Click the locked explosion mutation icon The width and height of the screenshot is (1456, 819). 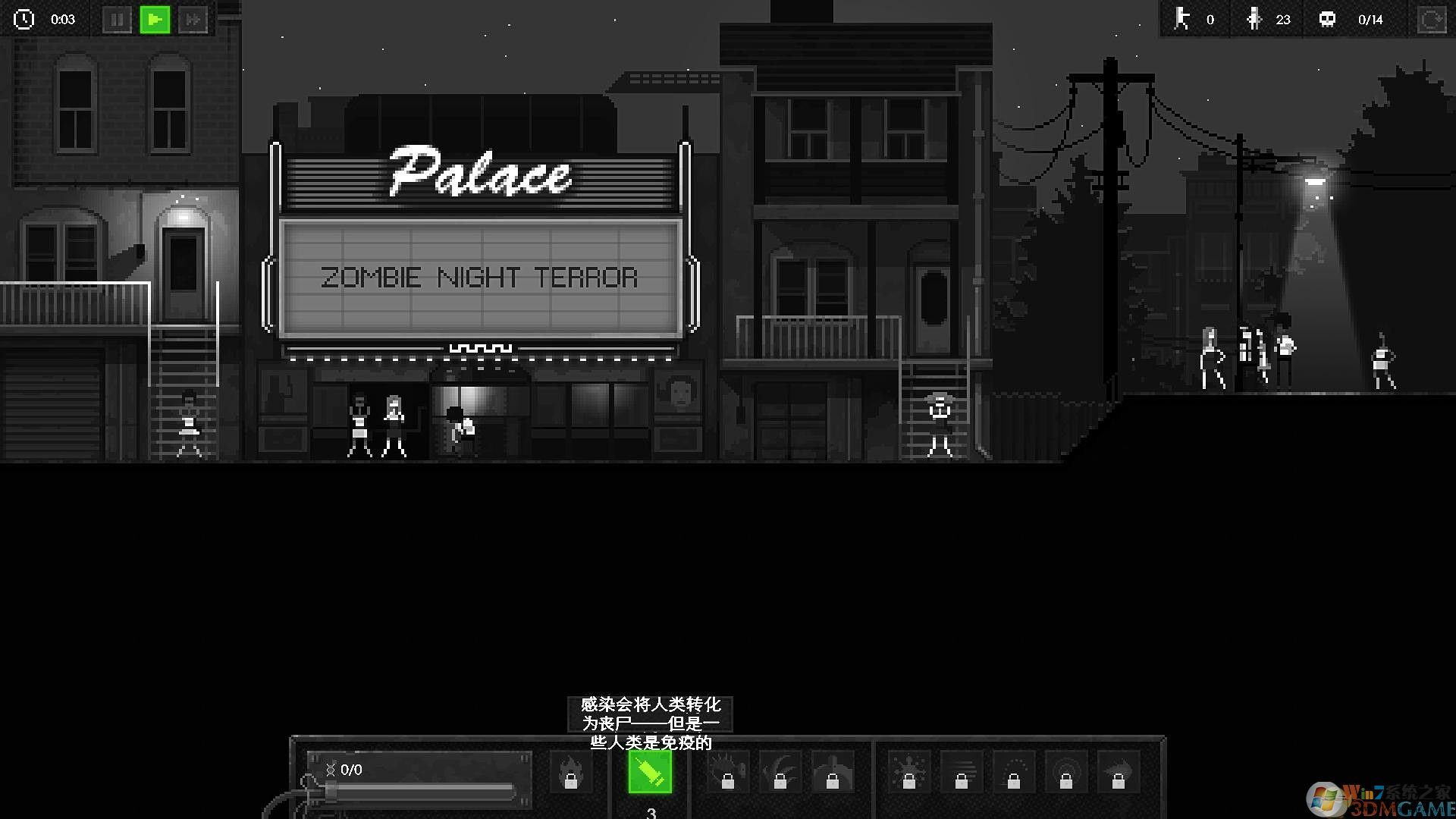pyautogui.click(x=908, y=770)
